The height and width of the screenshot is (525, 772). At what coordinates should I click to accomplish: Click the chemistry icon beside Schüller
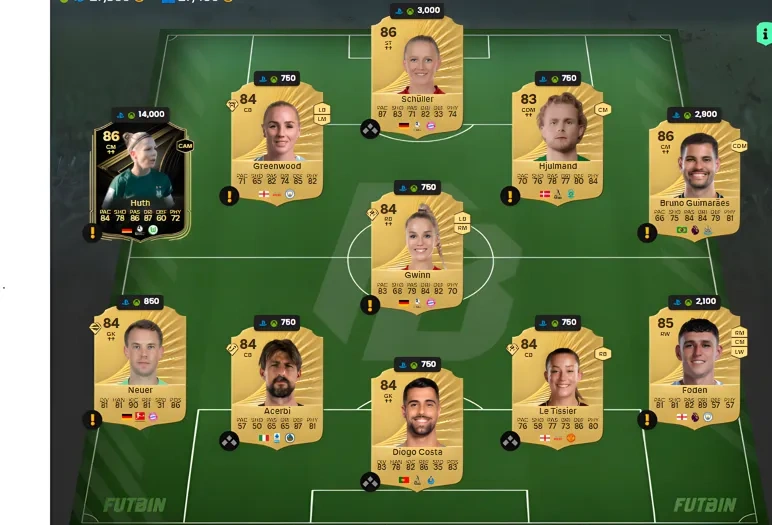pos(370,129)
